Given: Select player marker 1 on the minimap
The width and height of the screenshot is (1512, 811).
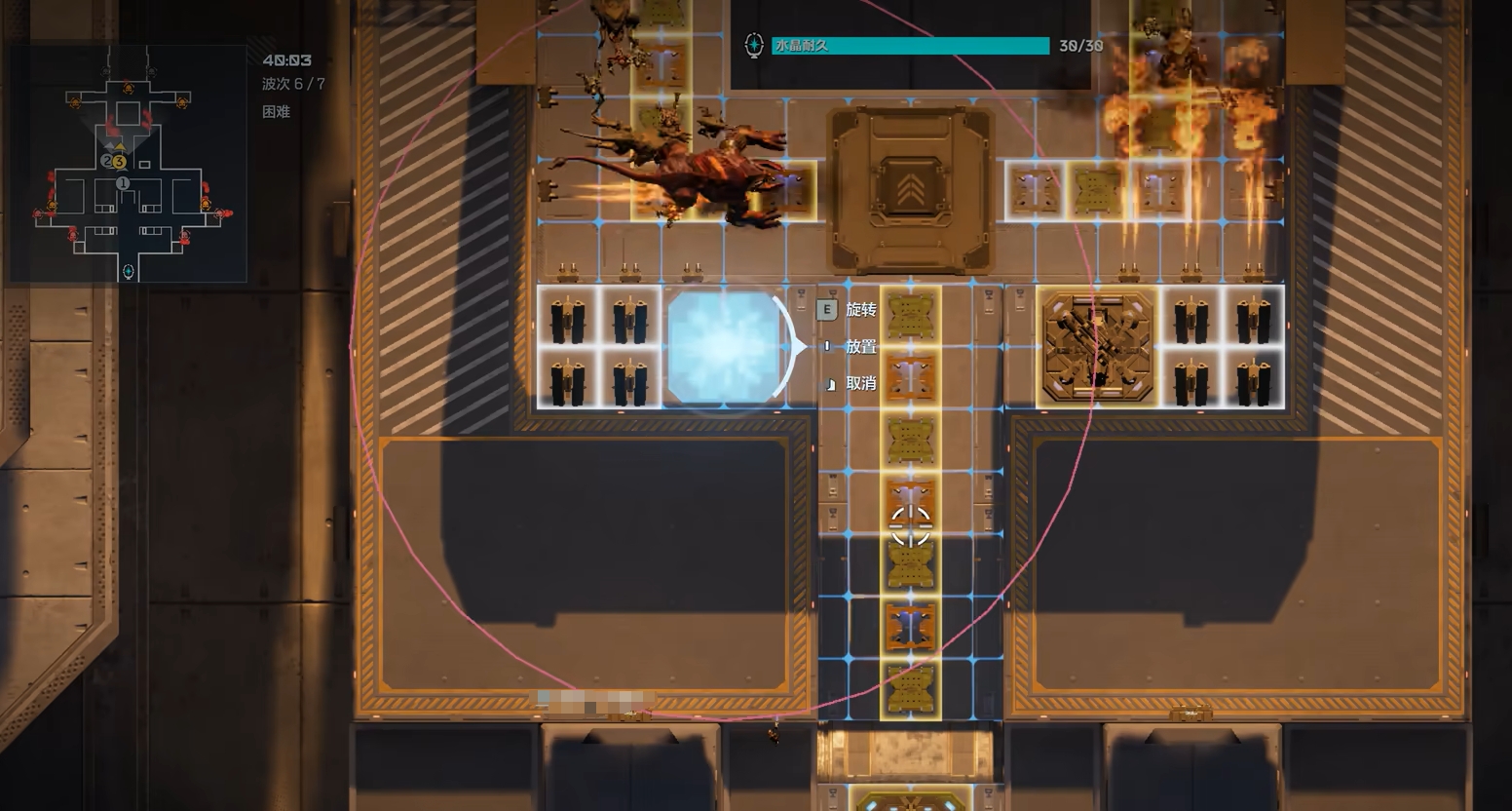Looking at the screenshot, I should point(123,183).
